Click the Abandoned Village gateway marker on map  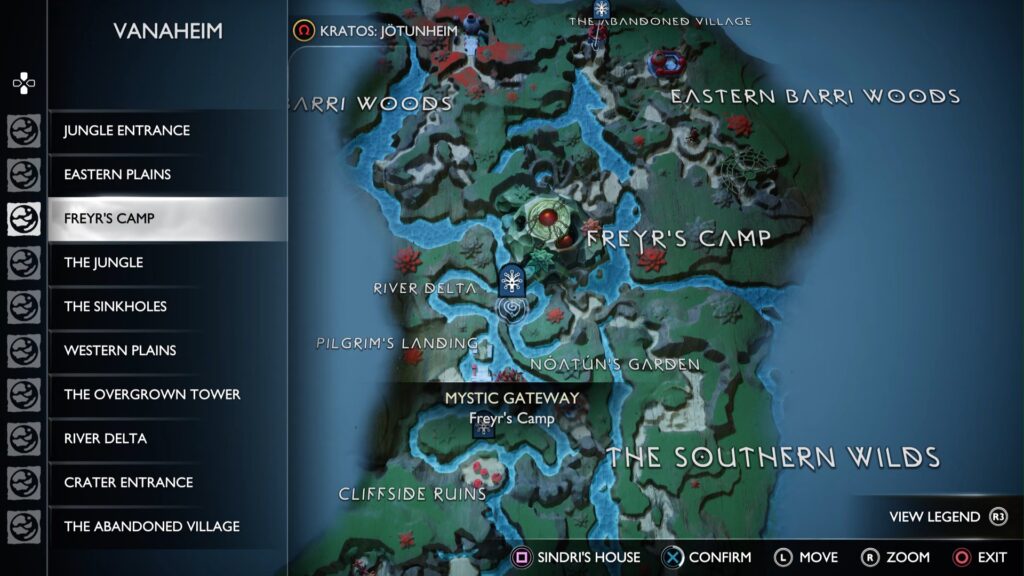pos(602,11)
